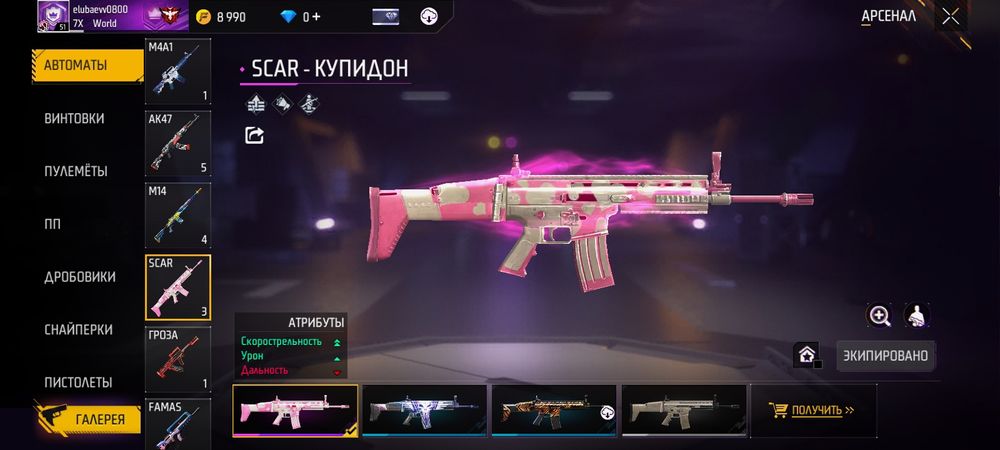Select the Пулемёты category

pos(76,171)
